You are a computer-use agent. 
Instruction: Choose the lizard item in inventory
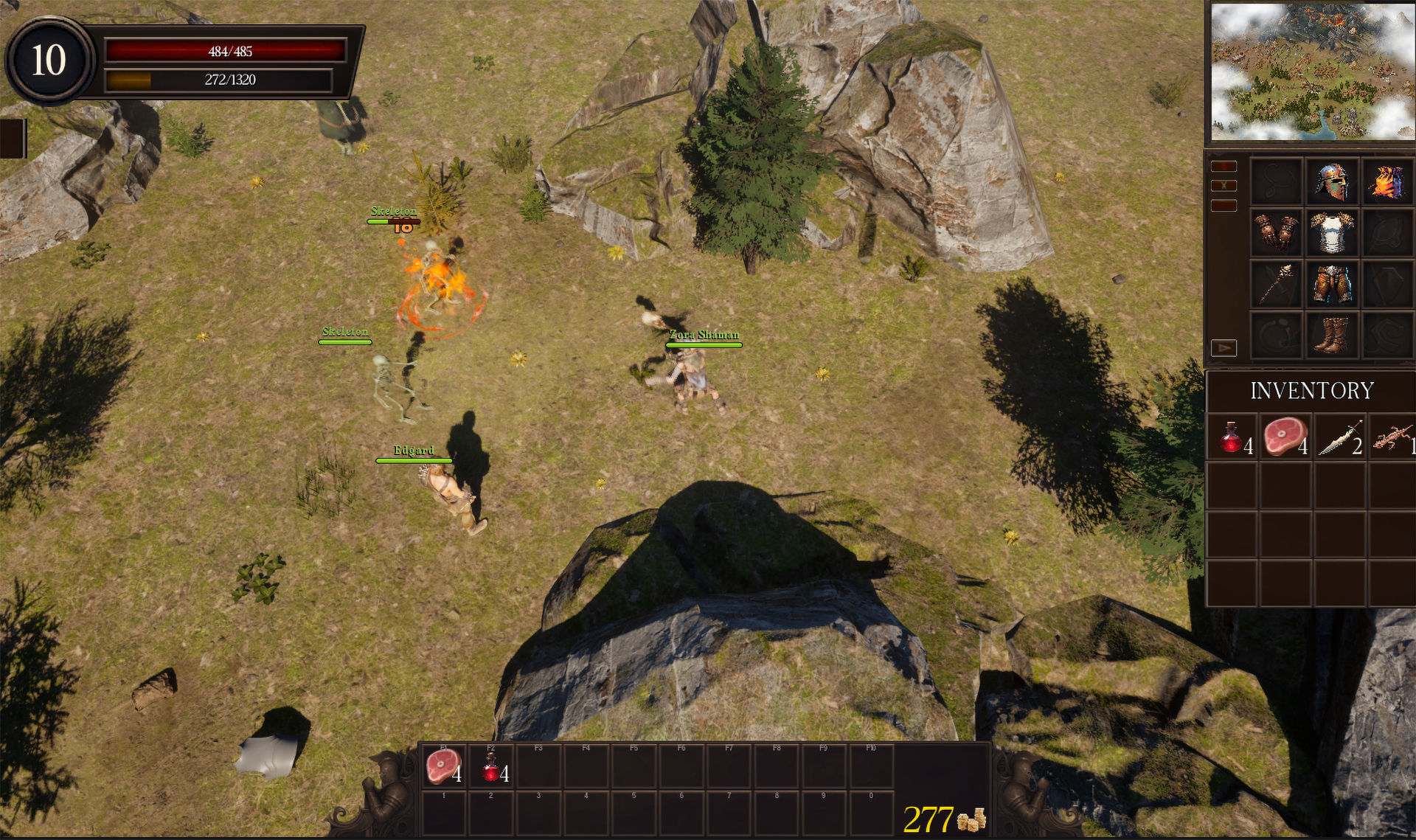pos(1392,437)
